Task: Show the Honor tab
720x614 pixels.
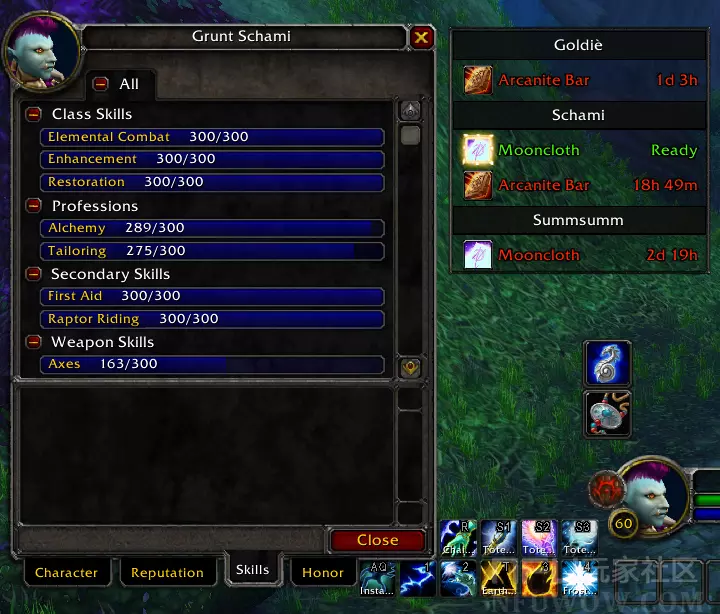Action: (x=323, y=572)
